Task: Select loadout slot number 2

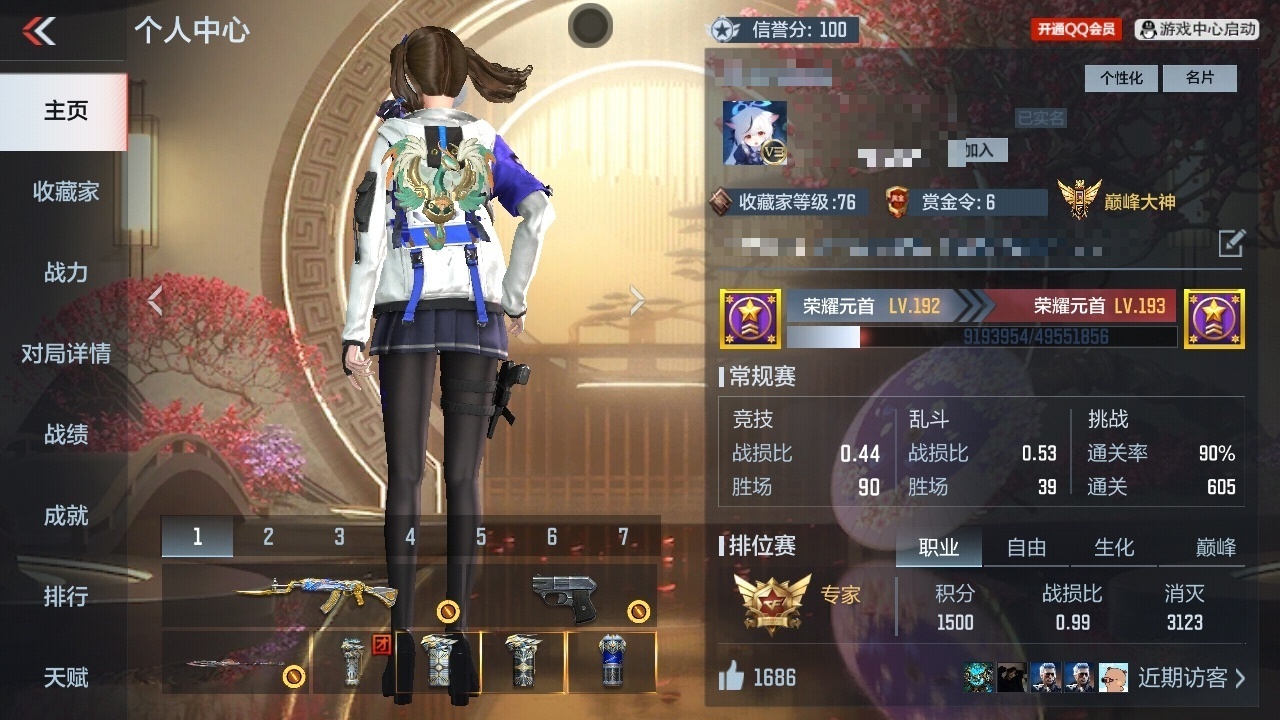Action: pos(268,537)
